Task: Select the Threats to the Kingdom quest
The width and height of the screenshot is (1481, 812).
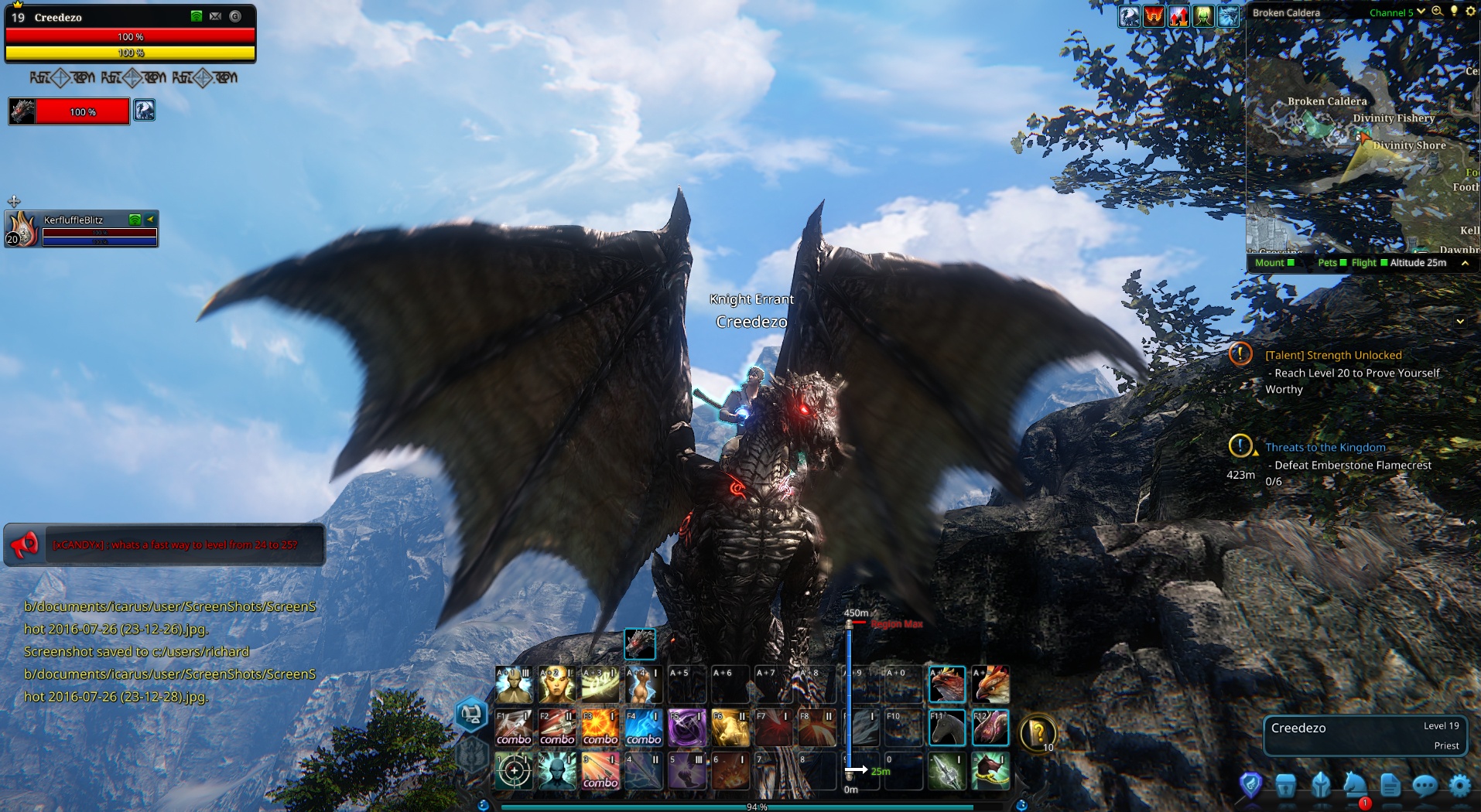Action: (1325, 447)
